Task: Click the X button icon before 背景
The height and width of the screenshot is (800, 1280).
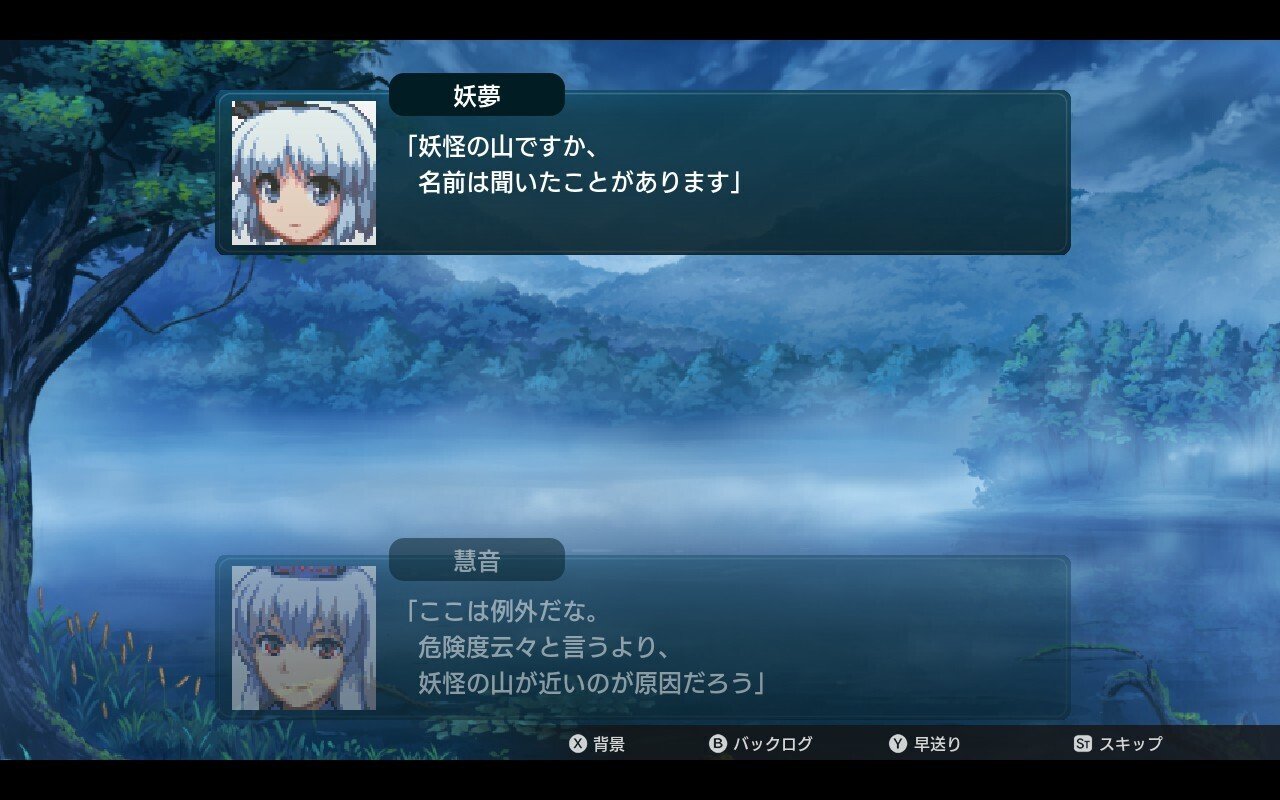Action: (x=575, y=744)
